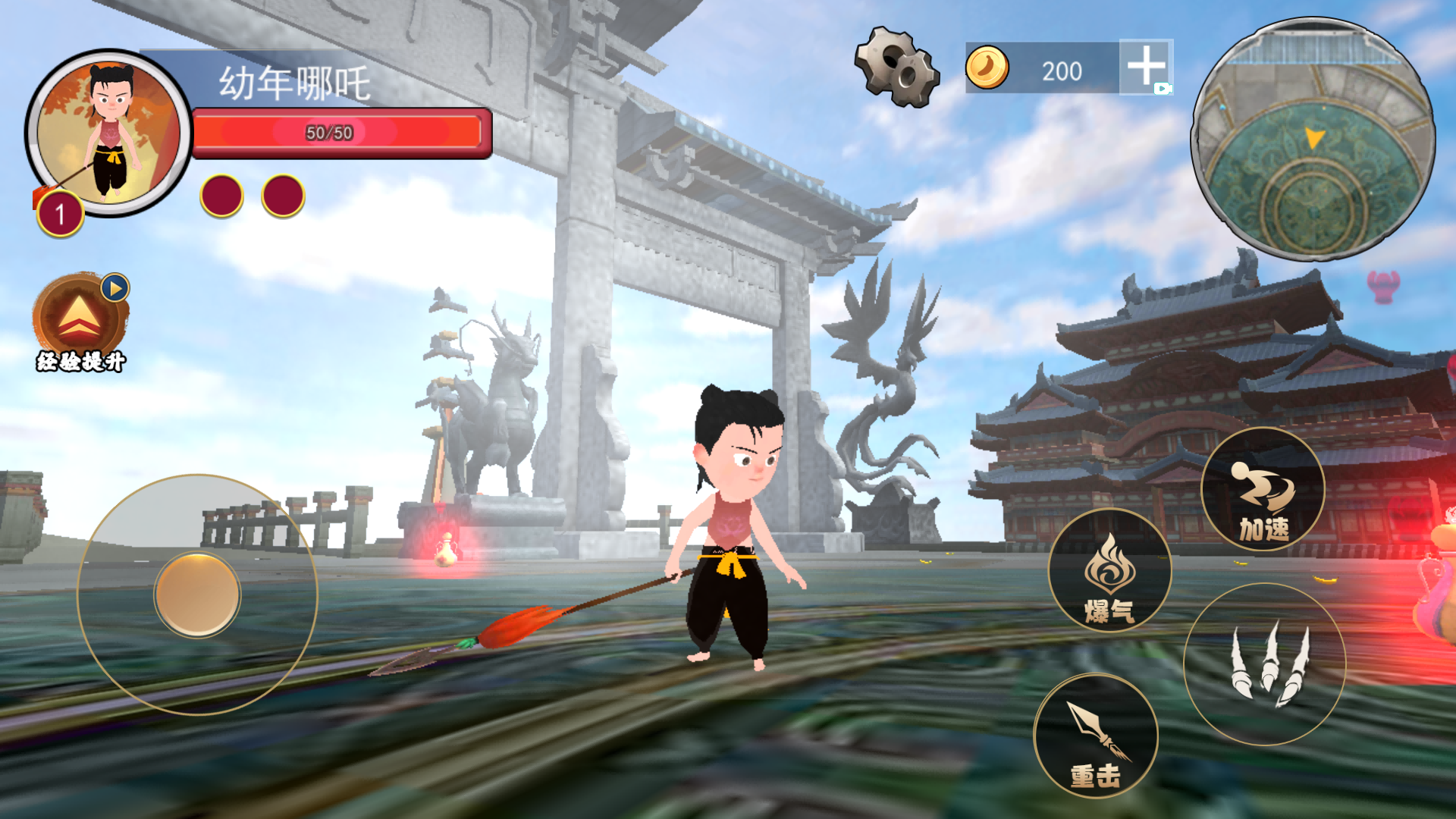Trigger the 爆气 burst skill

[x=1109, y=570]
